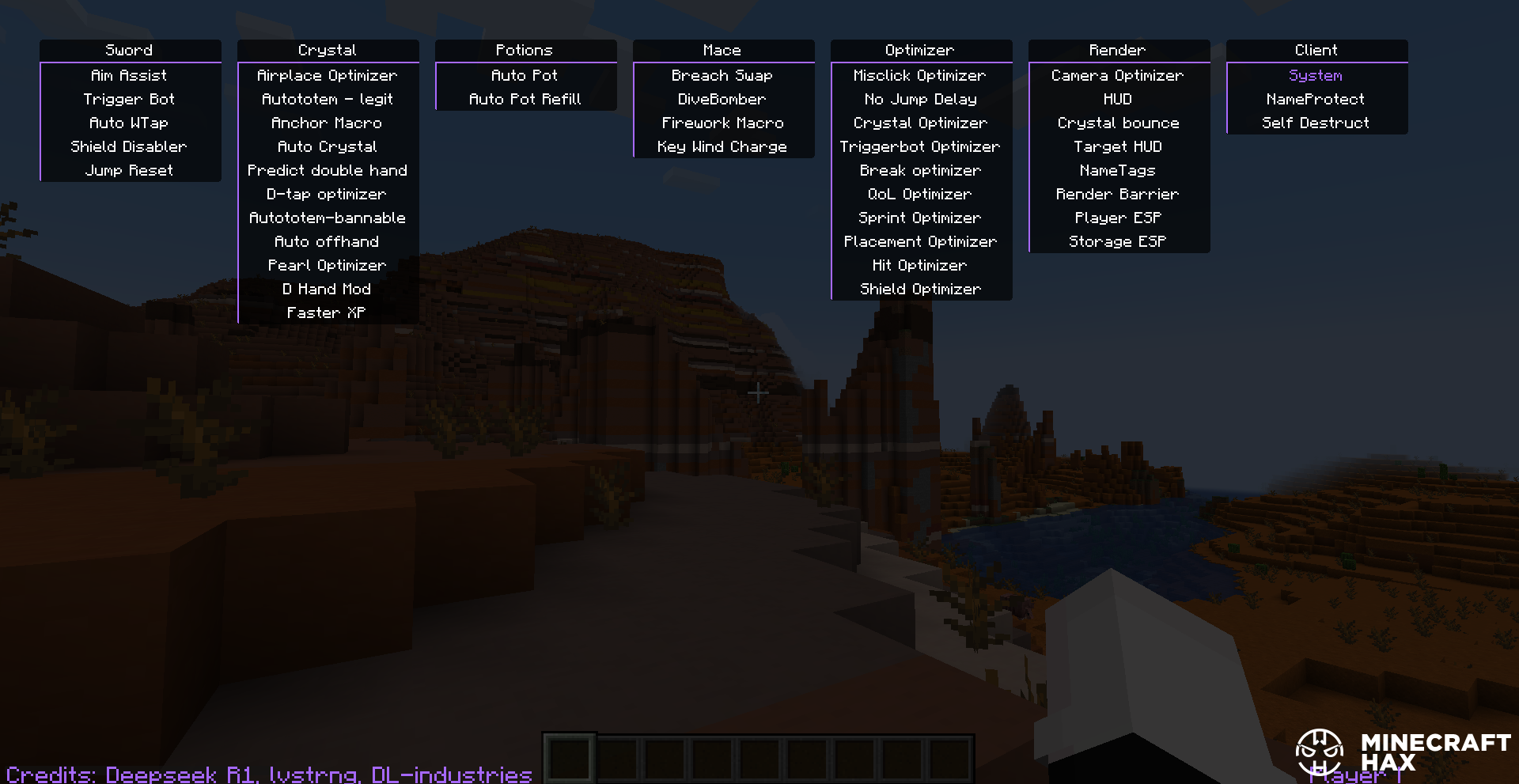Click the Self Destruct entry

click(x=1315, y=123)
